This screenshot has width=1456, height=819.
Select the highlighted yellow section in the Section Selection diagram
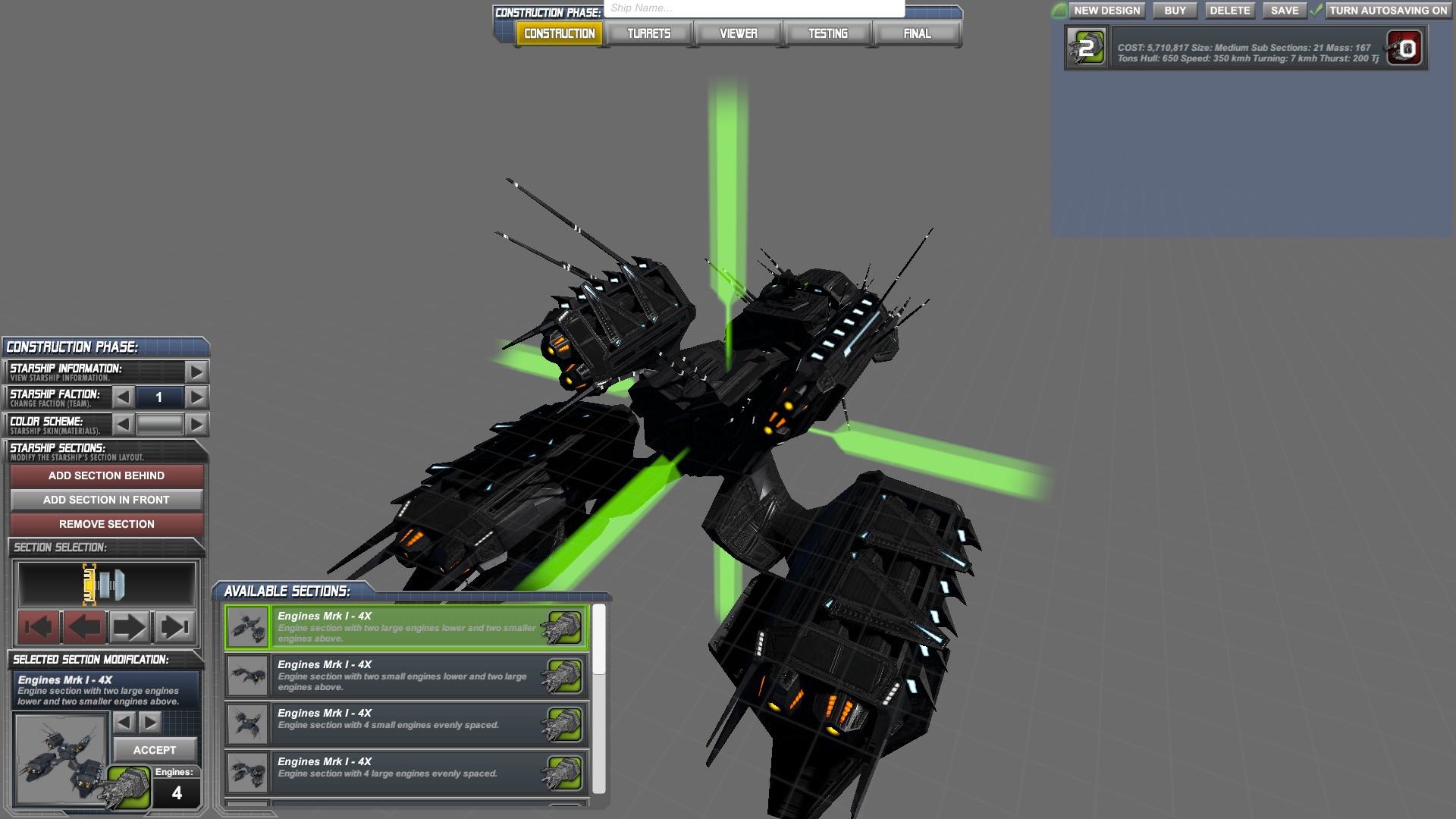(89, 583)
